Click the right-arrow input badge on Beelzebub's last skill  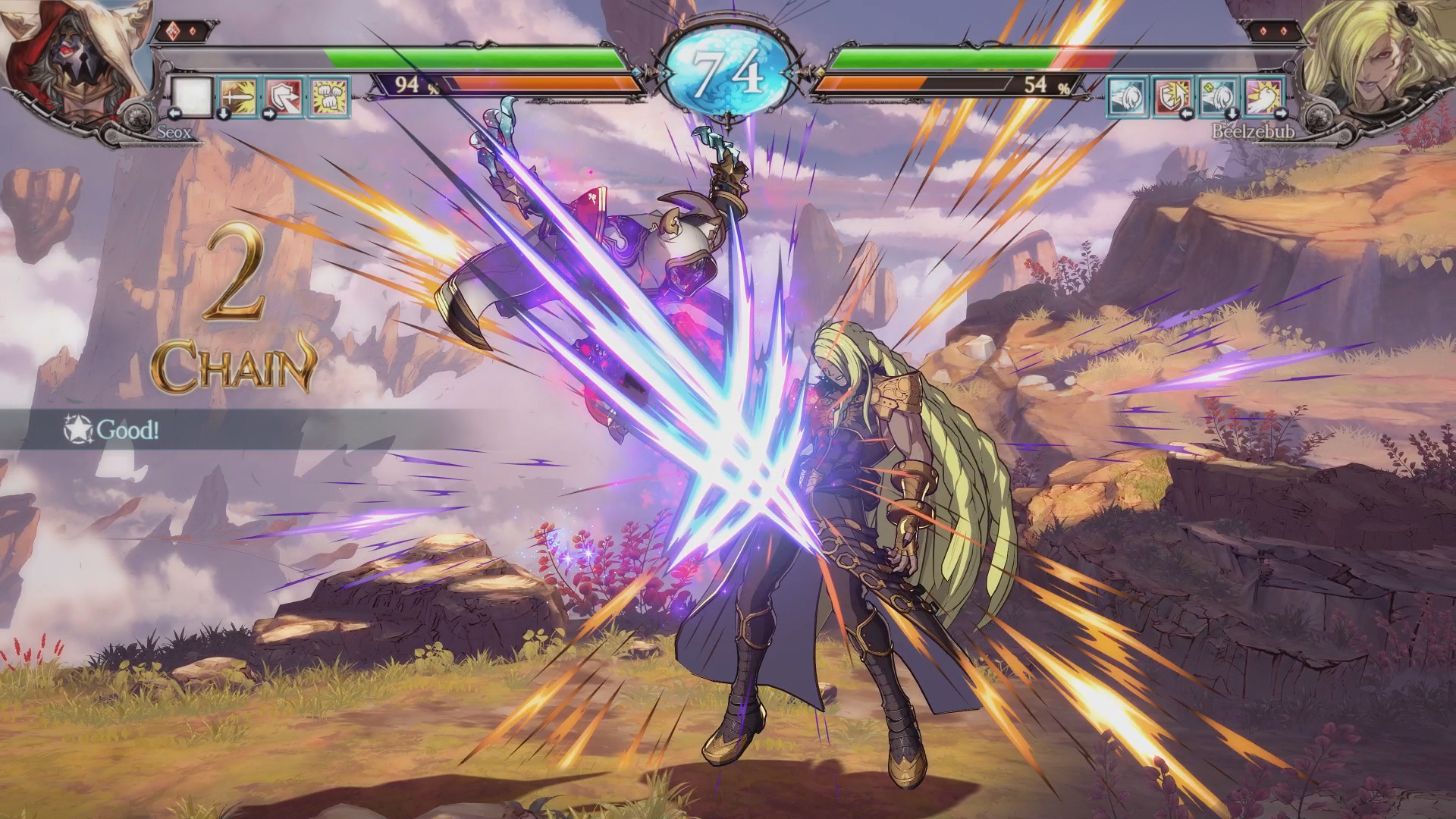pos(1282,114)
